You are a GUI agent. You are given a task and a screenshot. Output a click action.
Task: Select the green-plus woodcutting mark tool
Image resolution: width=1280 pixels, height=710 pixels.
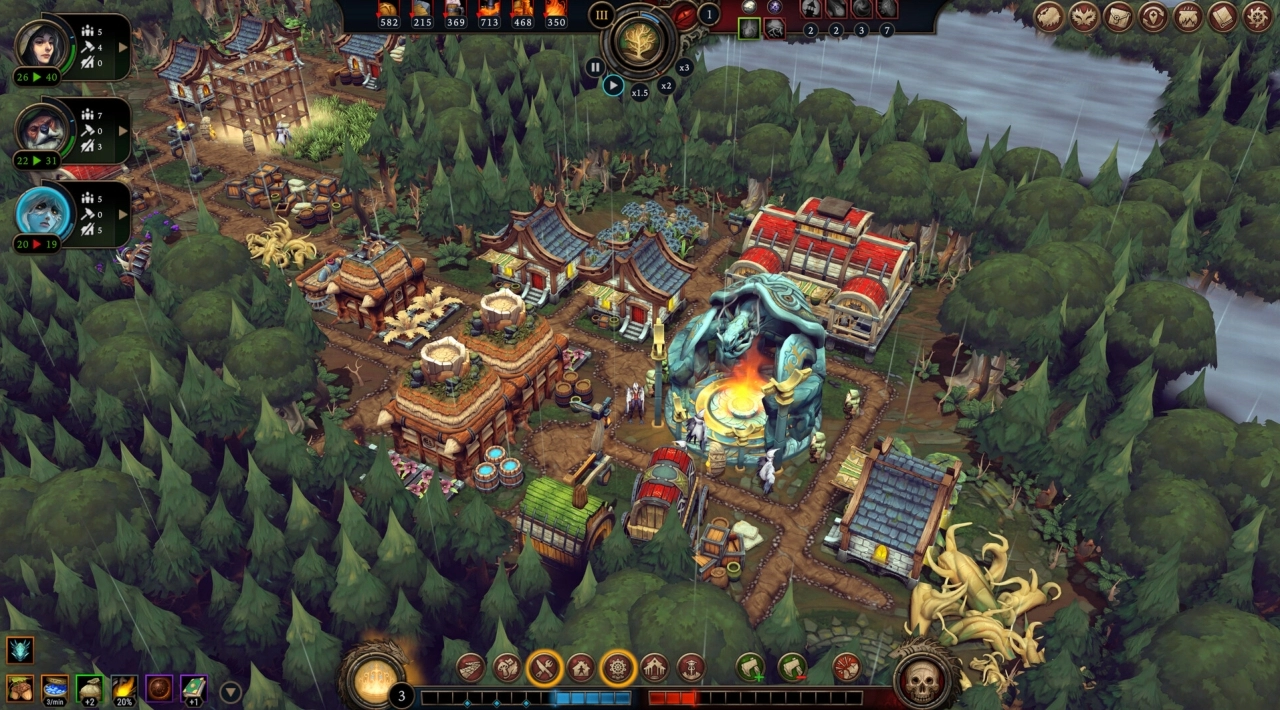click(751, 667)
